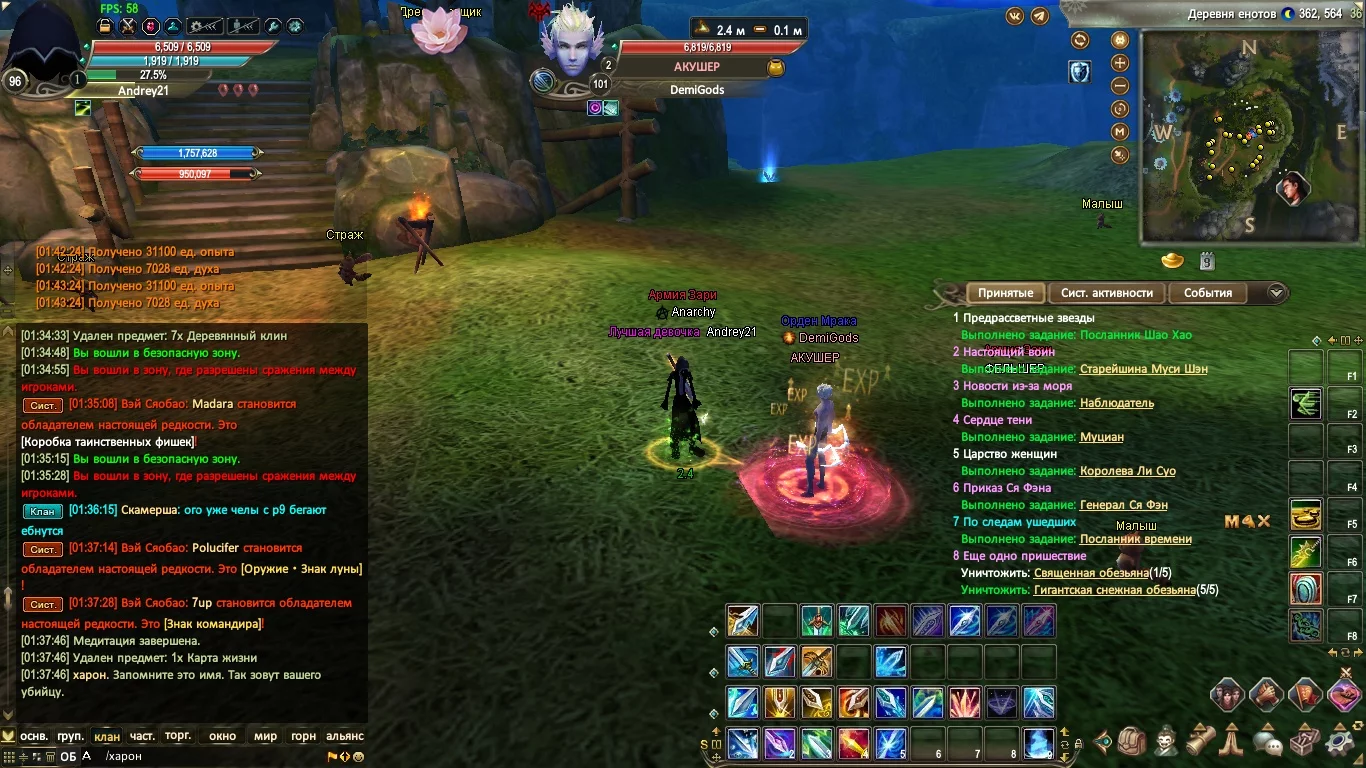Click the DemiGods target portrait
Image resolution: width=1366 pixels, height=768 pixels.
click(x=572, y=45)
